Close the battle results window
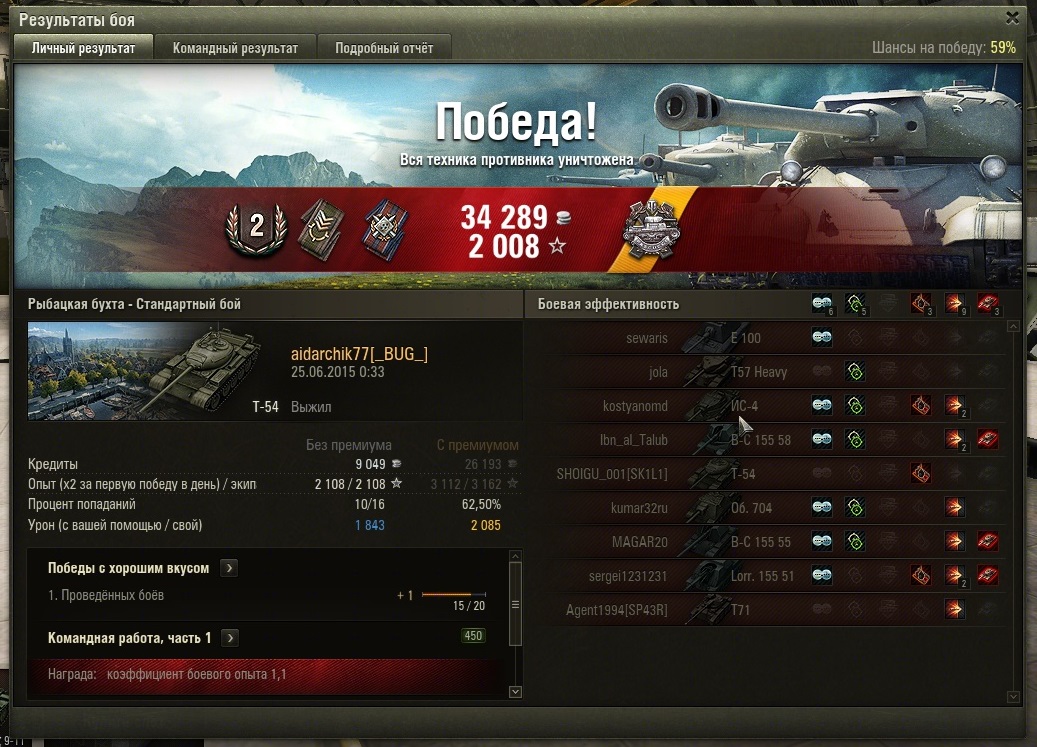 point(1013,18)
